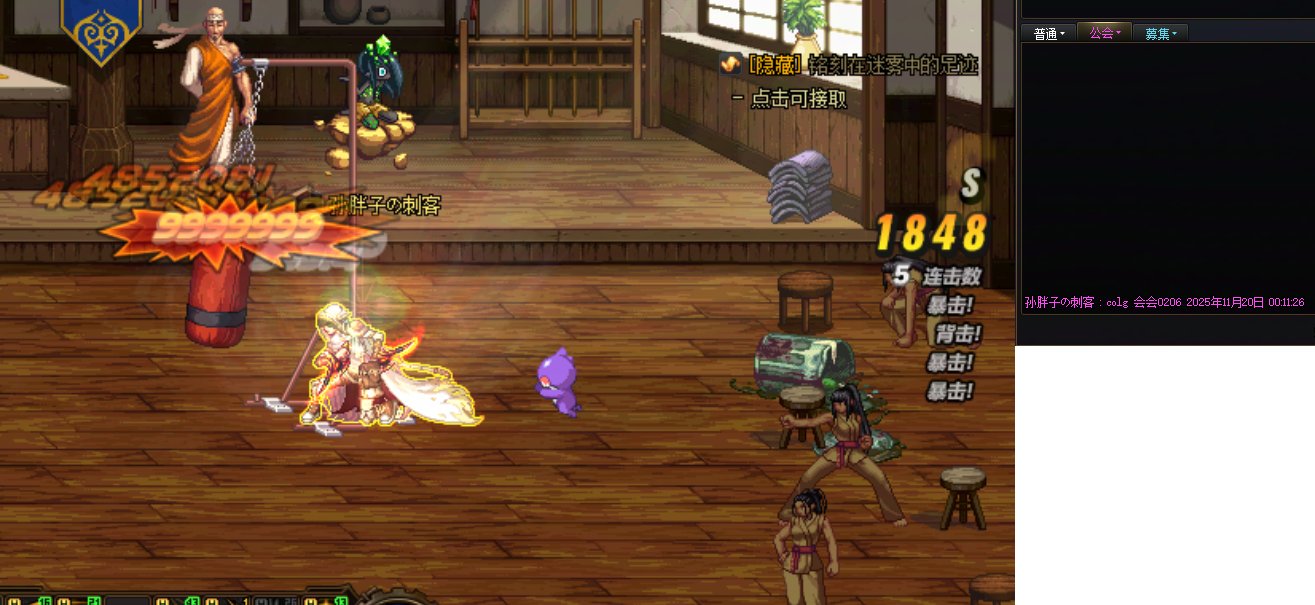Click 点击可接取 to accept the quest

click(x=798, y=98)
